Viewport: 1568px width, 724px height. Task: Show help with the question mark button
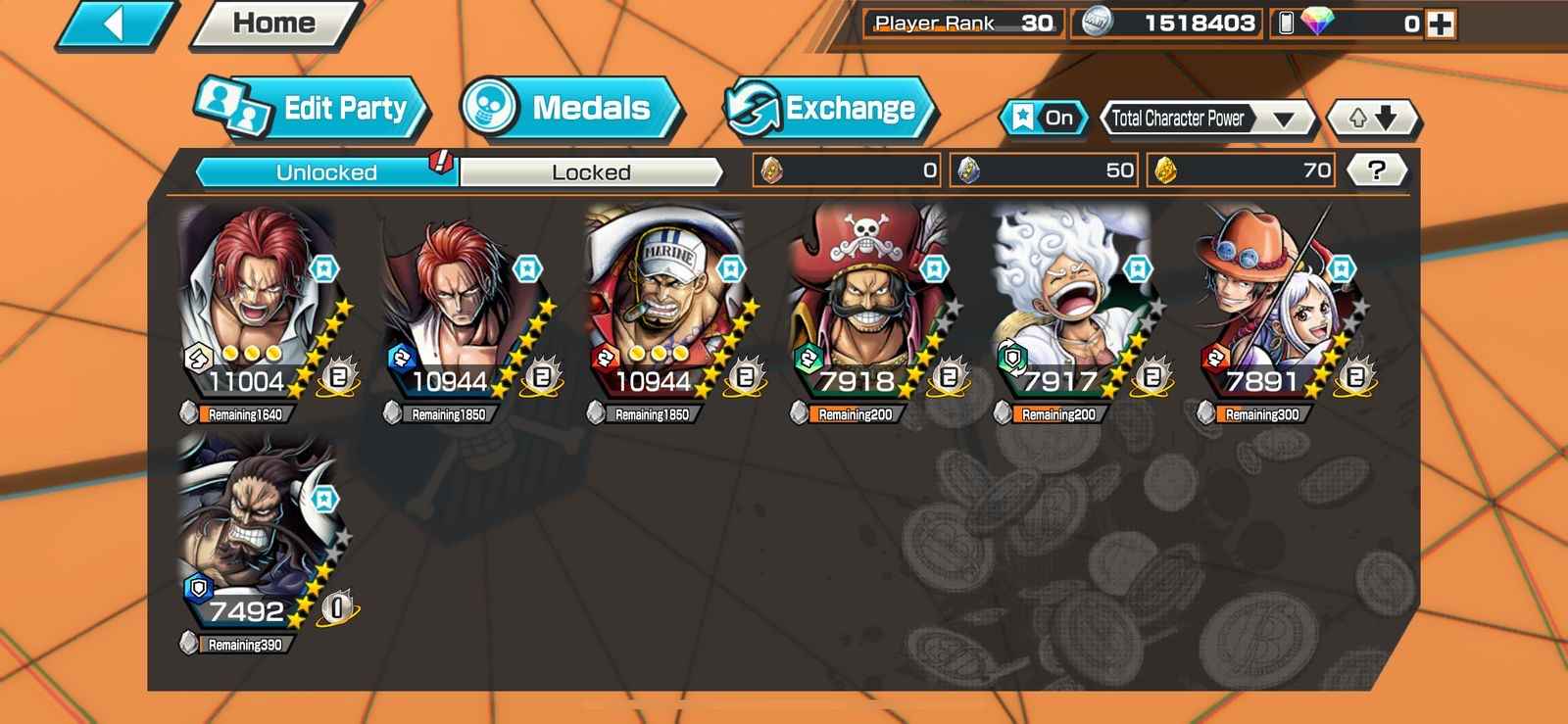pos(1376,170)
